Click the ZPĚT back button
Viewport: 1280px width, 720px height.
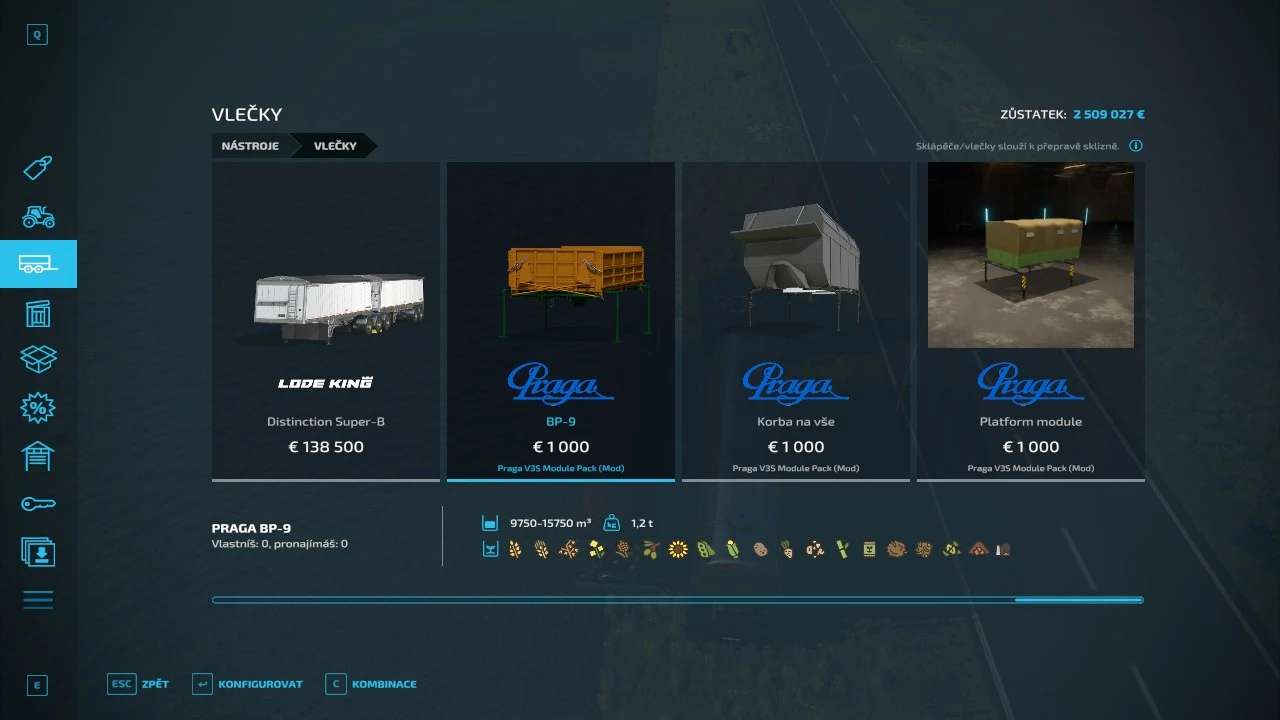pos(140,684)
